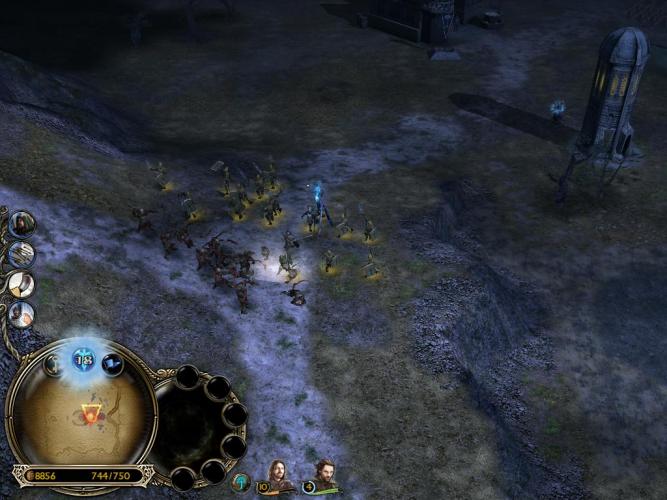This screenshot has height=500, width=667.
Task: Activate the green-hooded figure power icon
Action: (22, 223)
